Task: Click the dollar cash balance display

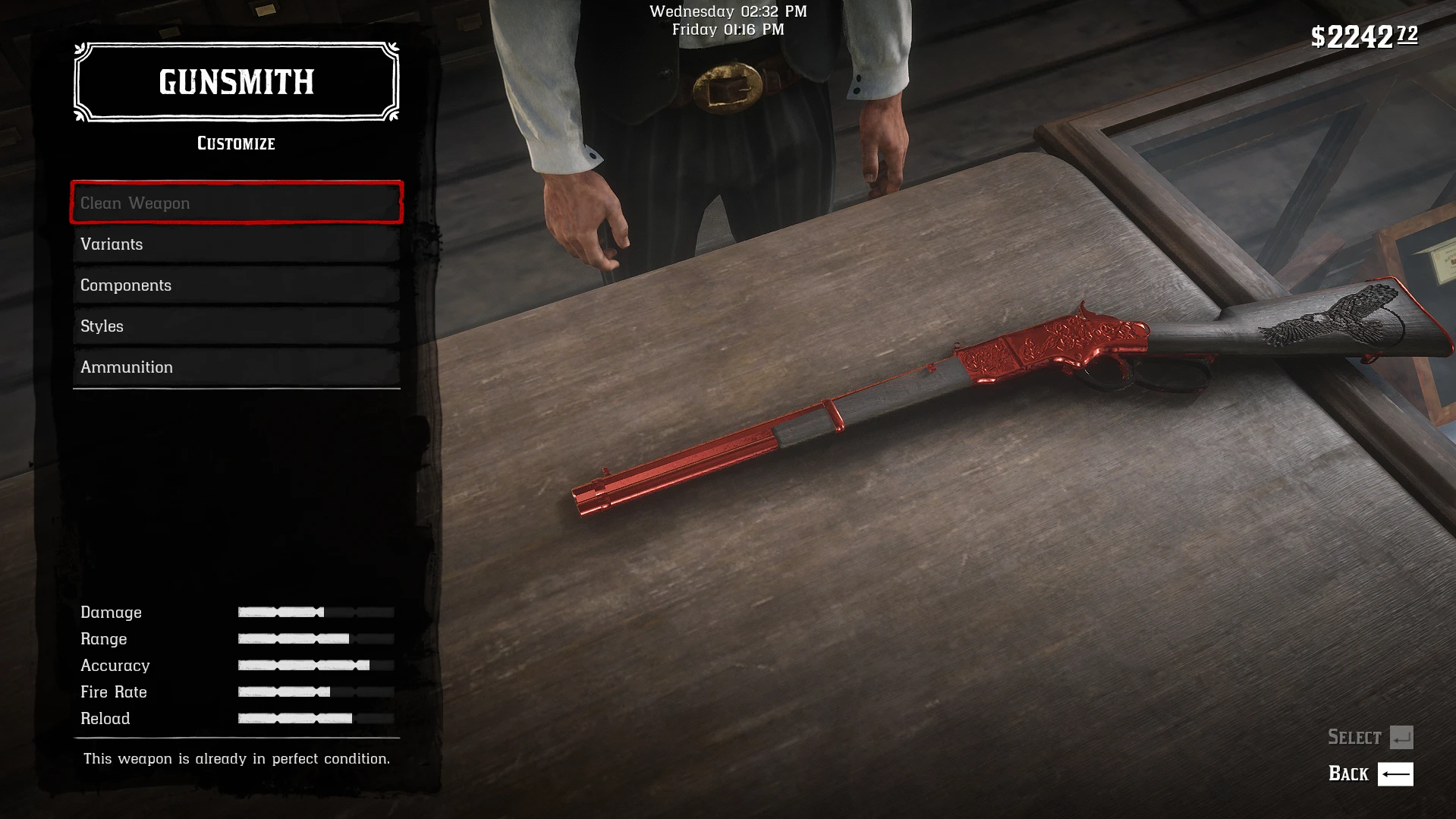Action: pyautogui.click(x=1363, y=34)
